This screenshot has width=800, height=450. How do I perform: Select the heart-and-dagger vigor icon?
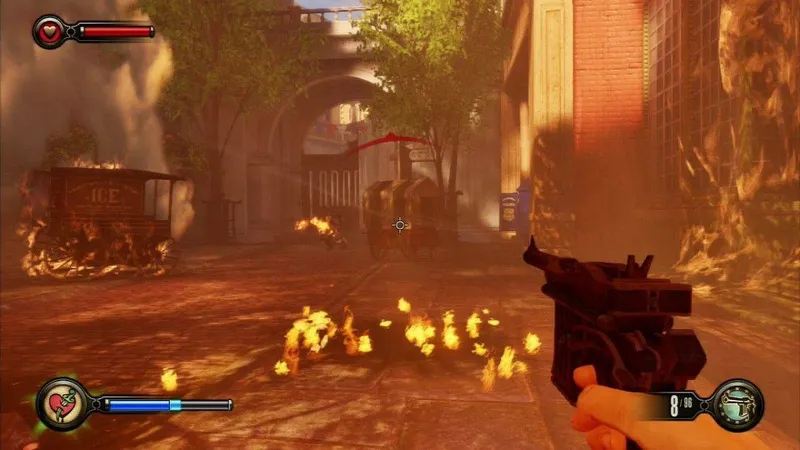point(60,404)
